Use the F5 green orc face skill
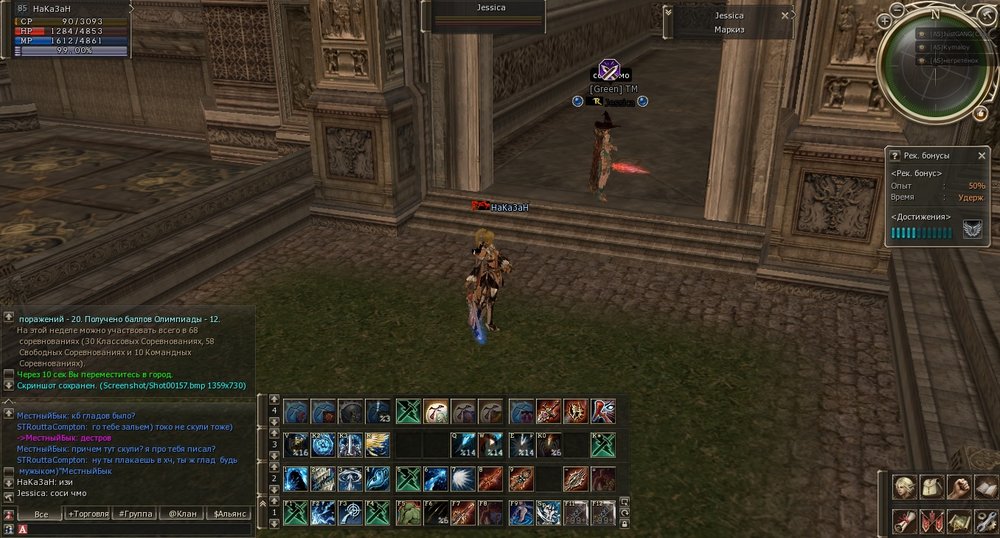The height and width of the screenshot is (538, 1000). click(407, 513)
